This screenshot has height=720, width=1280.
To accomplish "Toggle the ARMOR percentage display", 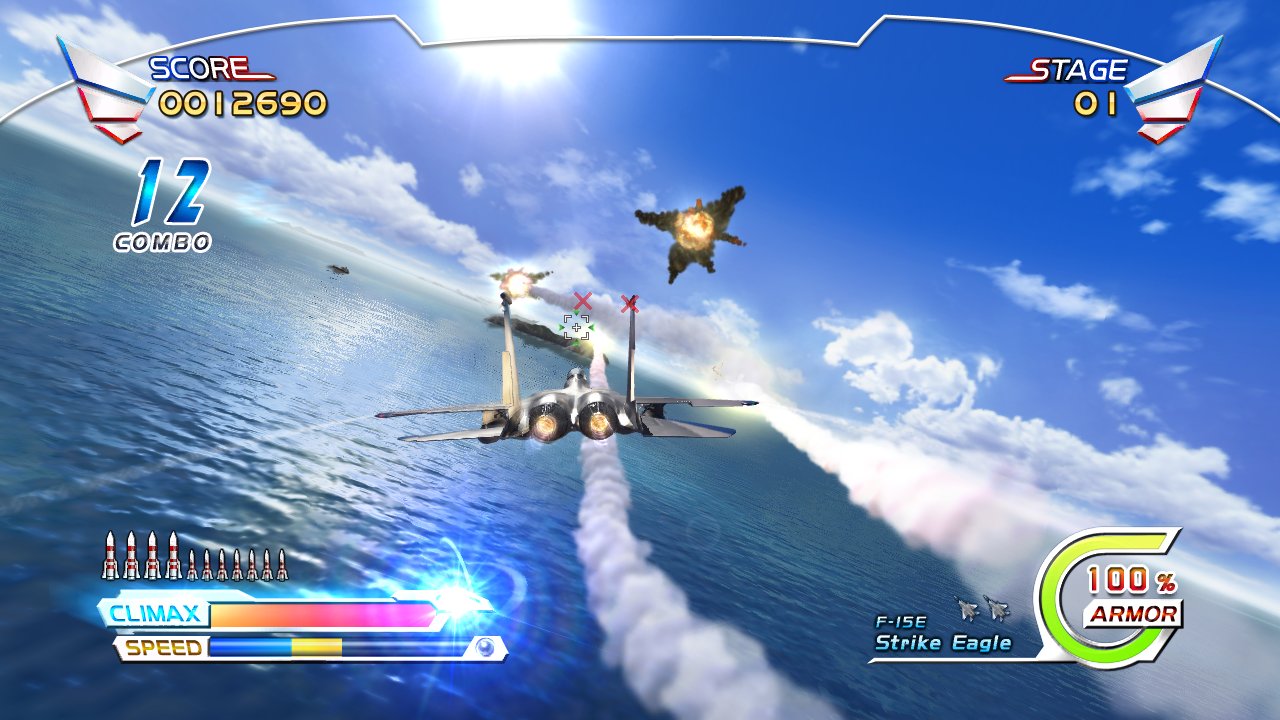I will pos(1128,580).
